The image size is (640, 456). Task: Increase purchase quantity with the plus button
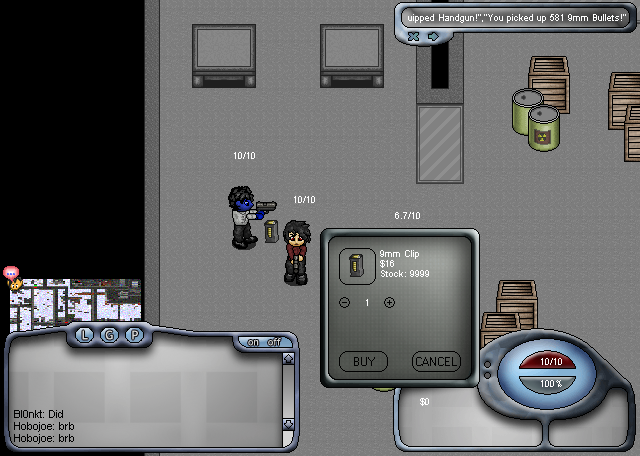pyautogui.click(x=389, y=302)
